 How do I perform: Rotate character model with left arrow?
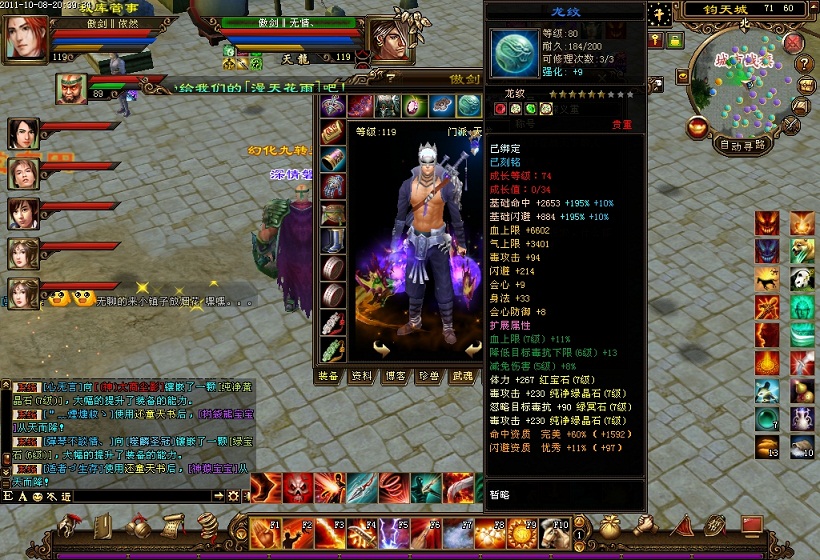pyautogui.click(x=383, y=349)
